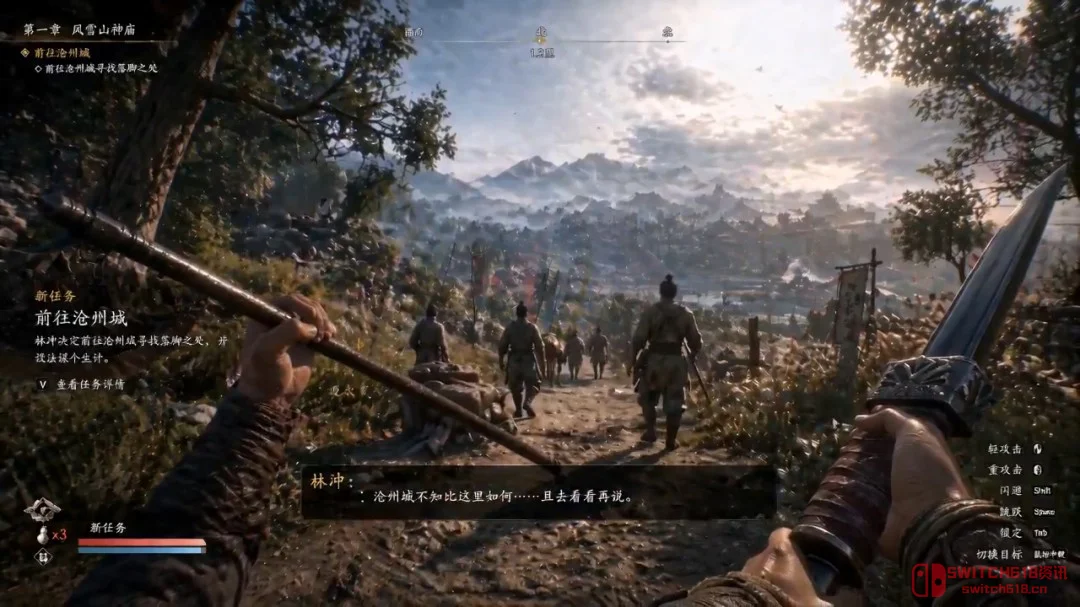1080x607 pixels.
Task: Open the 前往沧州城 new quest notification
Action: click(82, 318)
